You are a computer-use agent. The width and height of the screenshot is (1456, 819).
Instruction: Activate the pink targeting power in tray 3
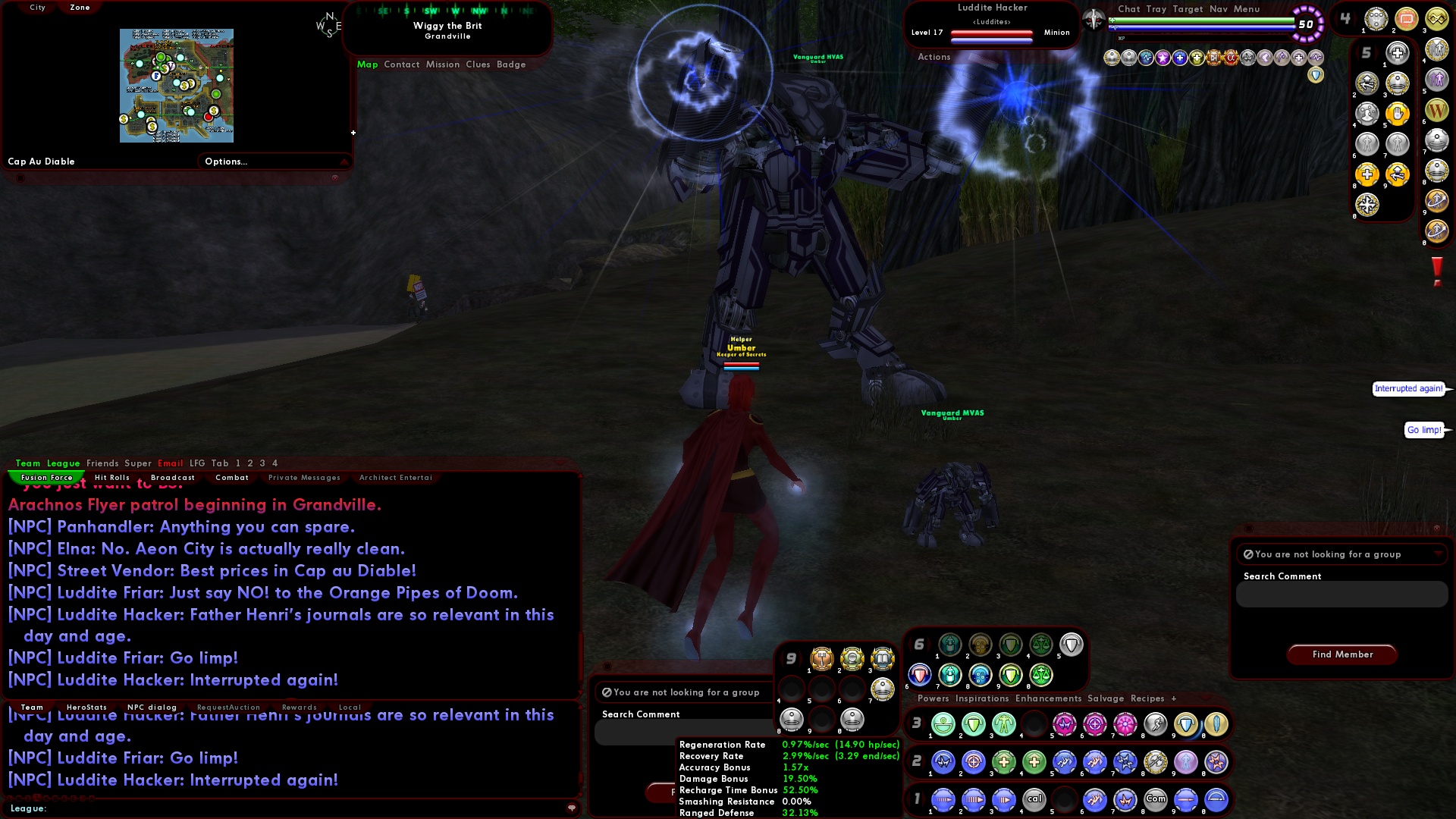(1094, 724)
